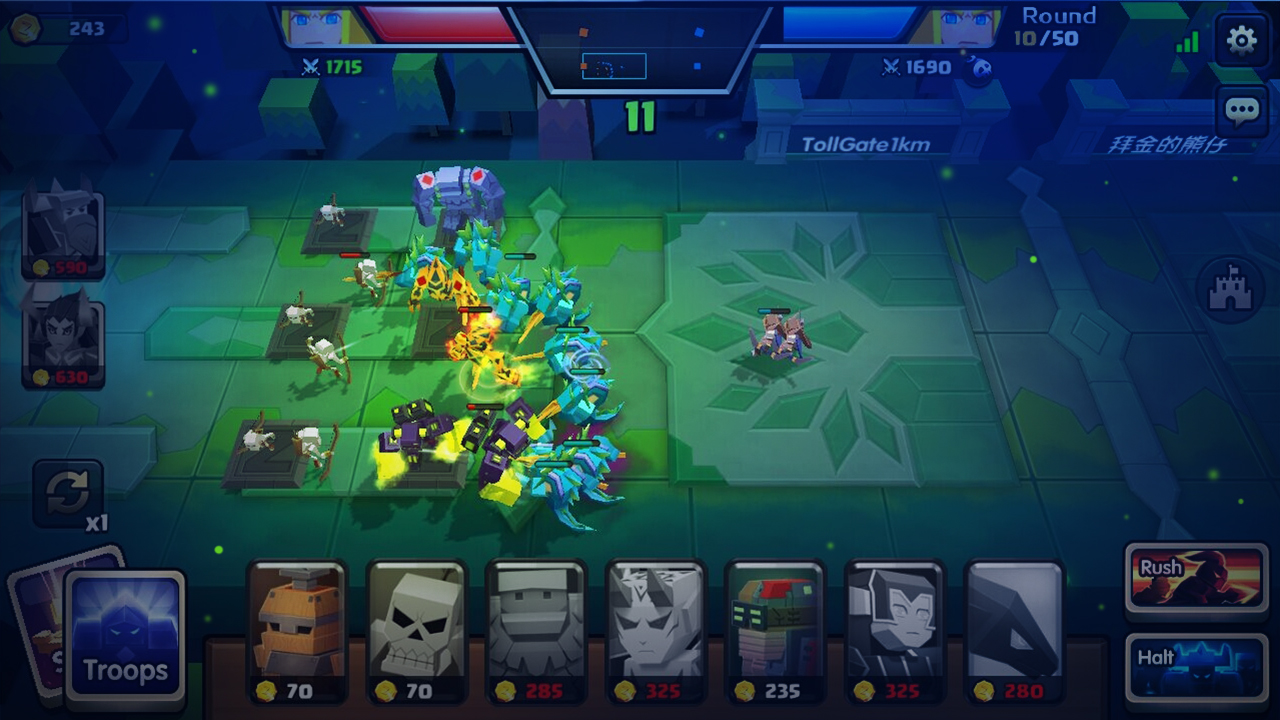Click the sword icon next to 1715
1280x720 pixels.
pos(311,68)
